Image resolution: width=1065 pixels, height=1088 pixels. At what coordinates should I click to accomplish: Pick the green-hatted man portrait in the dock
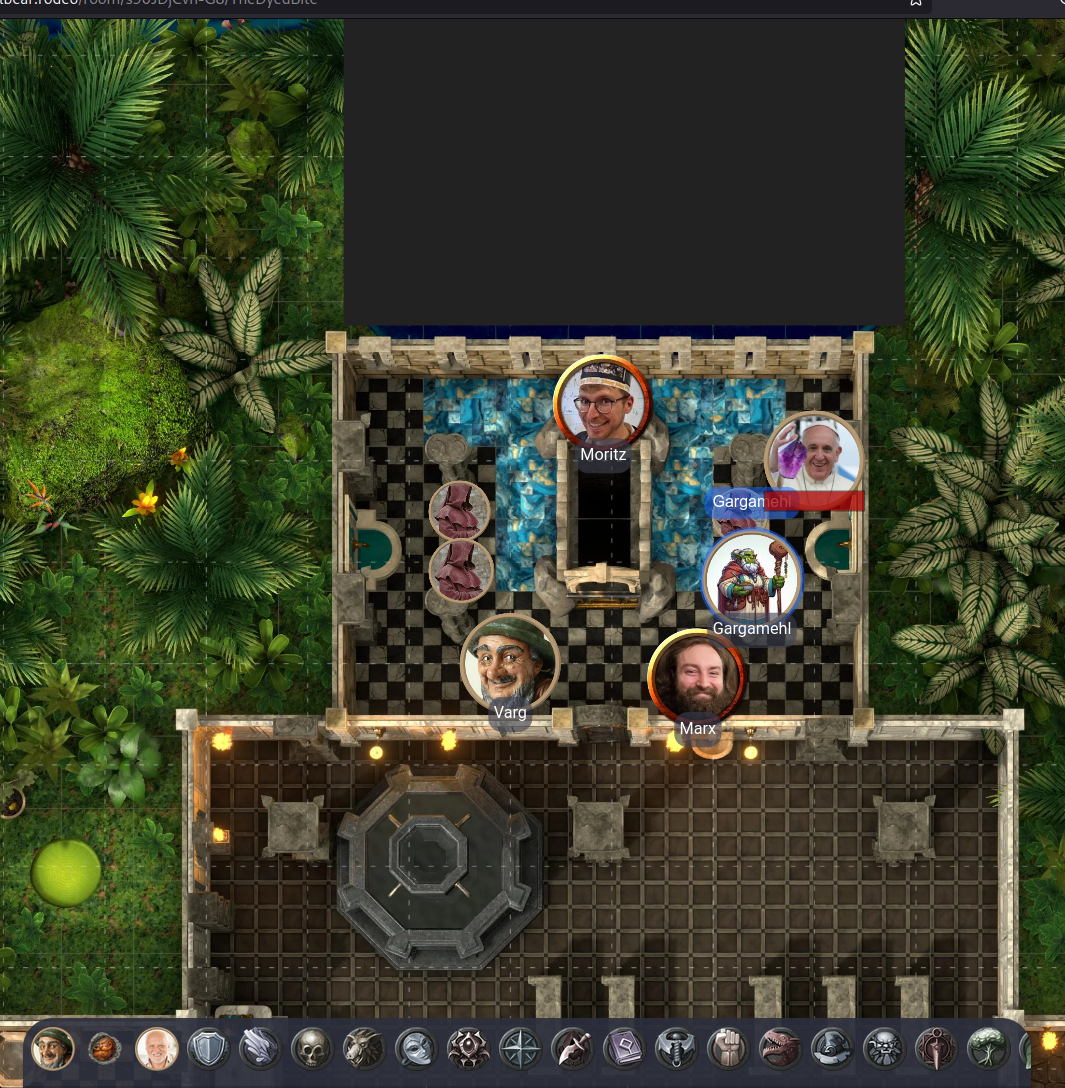53,1049
